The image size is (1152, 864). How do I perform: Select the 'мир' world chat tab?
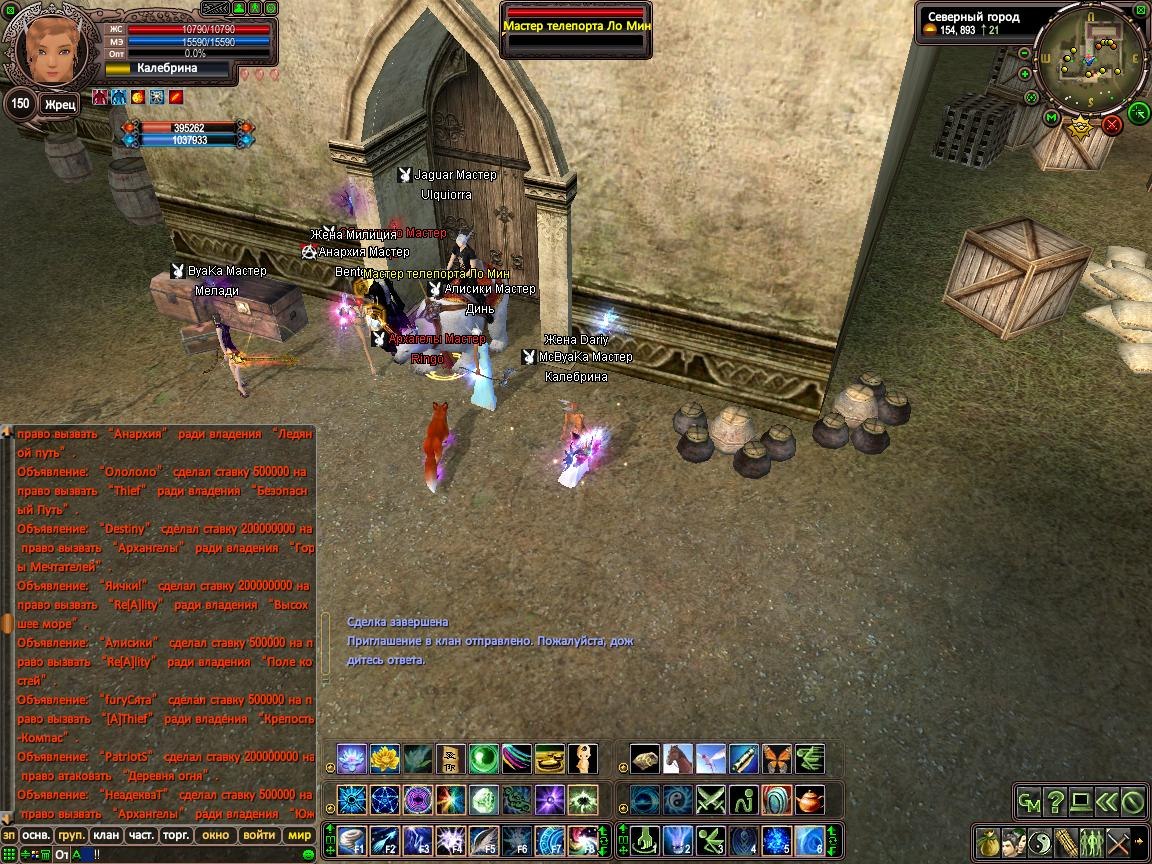coord(300,835)
